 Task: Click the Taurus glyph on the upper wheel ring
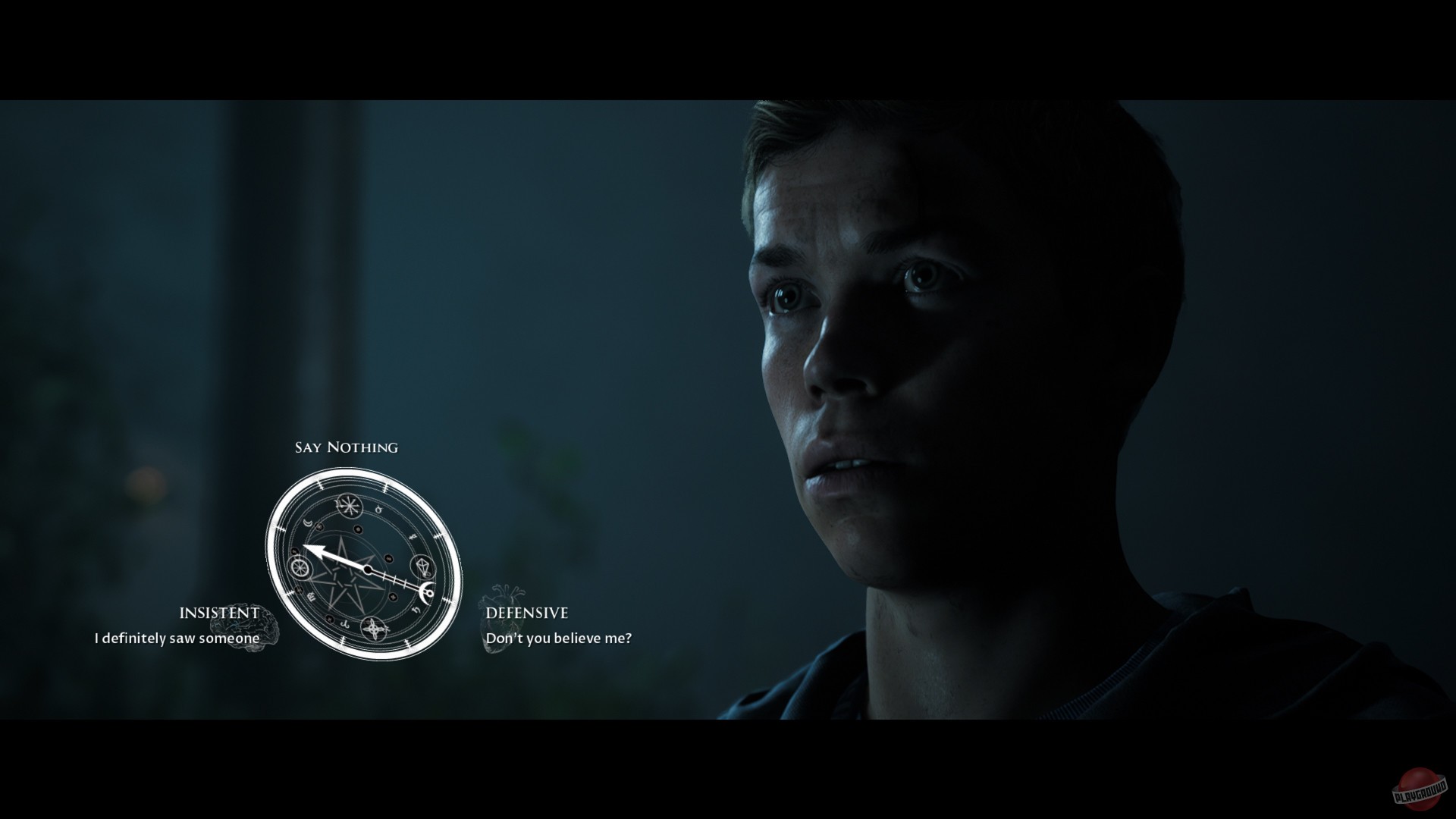(379, 510)
